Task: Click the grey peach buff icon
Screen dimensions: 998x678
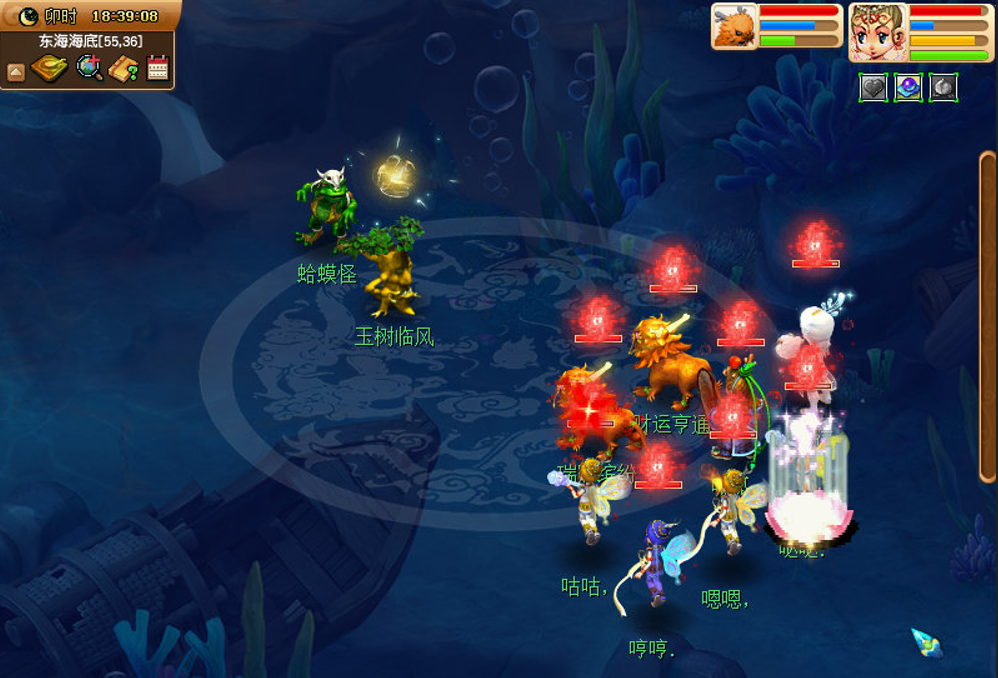Action: tap(943, 88)
